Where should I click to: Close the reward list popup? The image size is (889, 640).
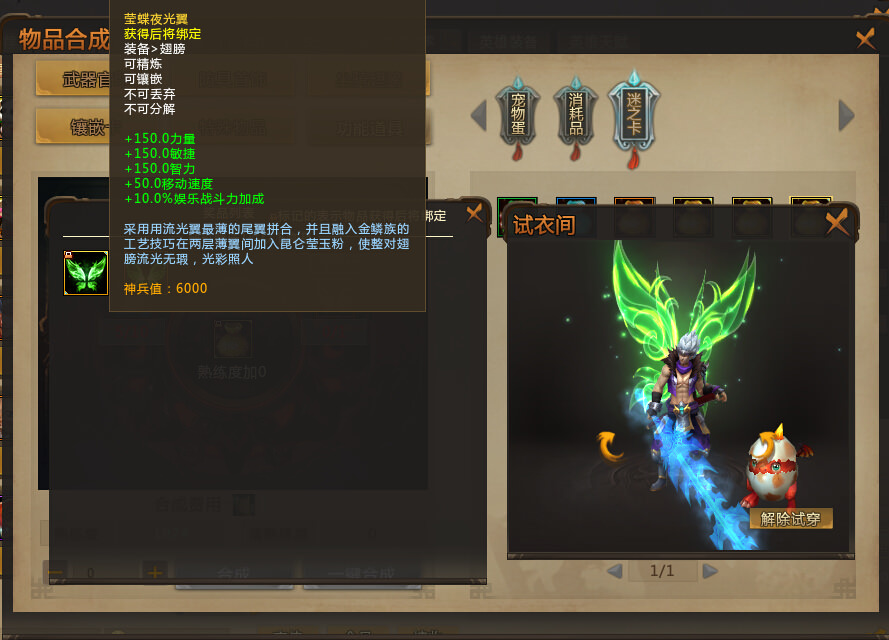(474, 212)
